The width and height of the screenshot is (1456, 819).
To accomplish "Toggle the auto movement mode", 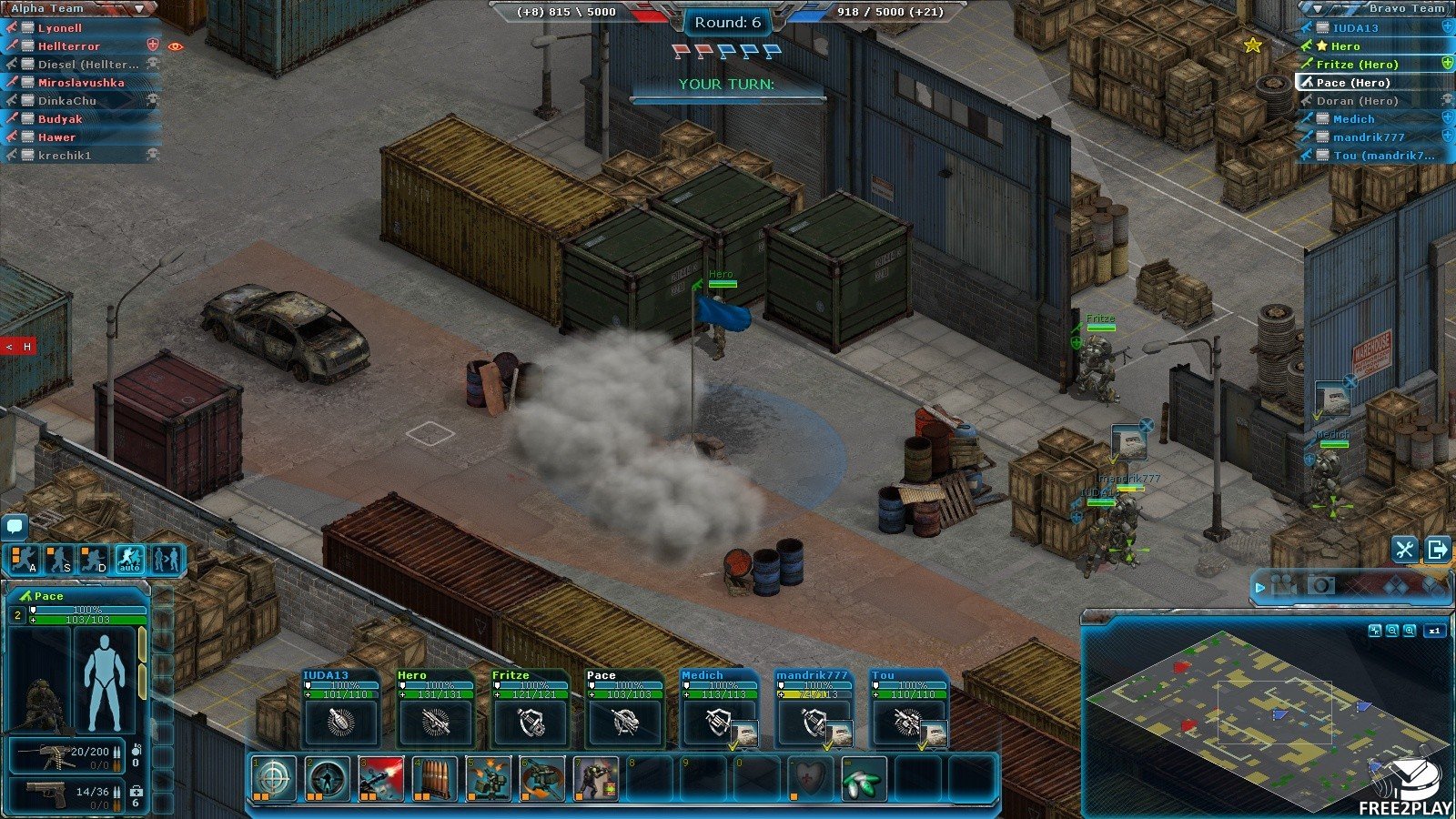I will click(x=129, y=560).
